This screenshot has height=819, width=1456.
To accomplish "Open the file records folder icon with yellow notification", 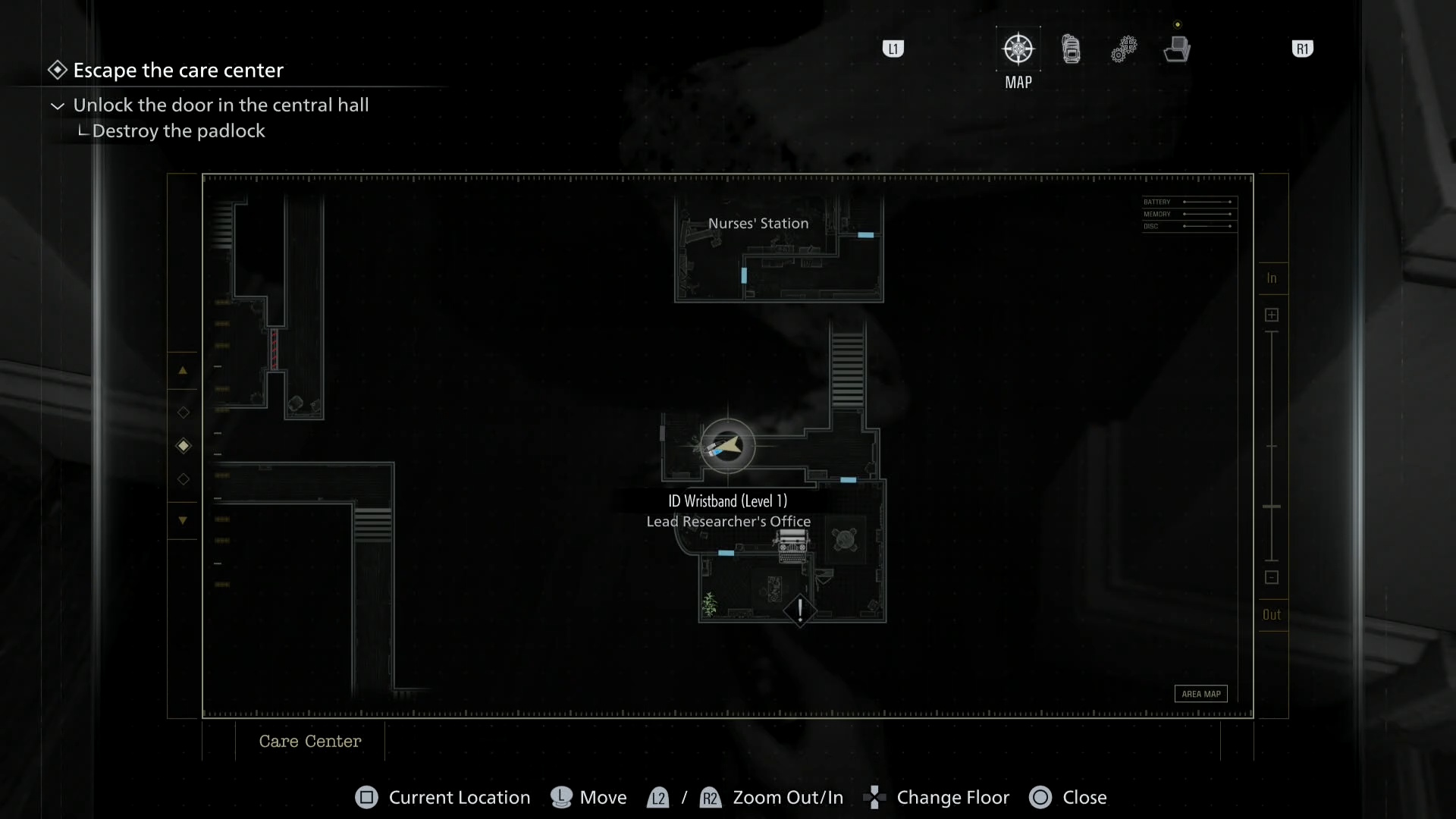I will click(1176, 48).
